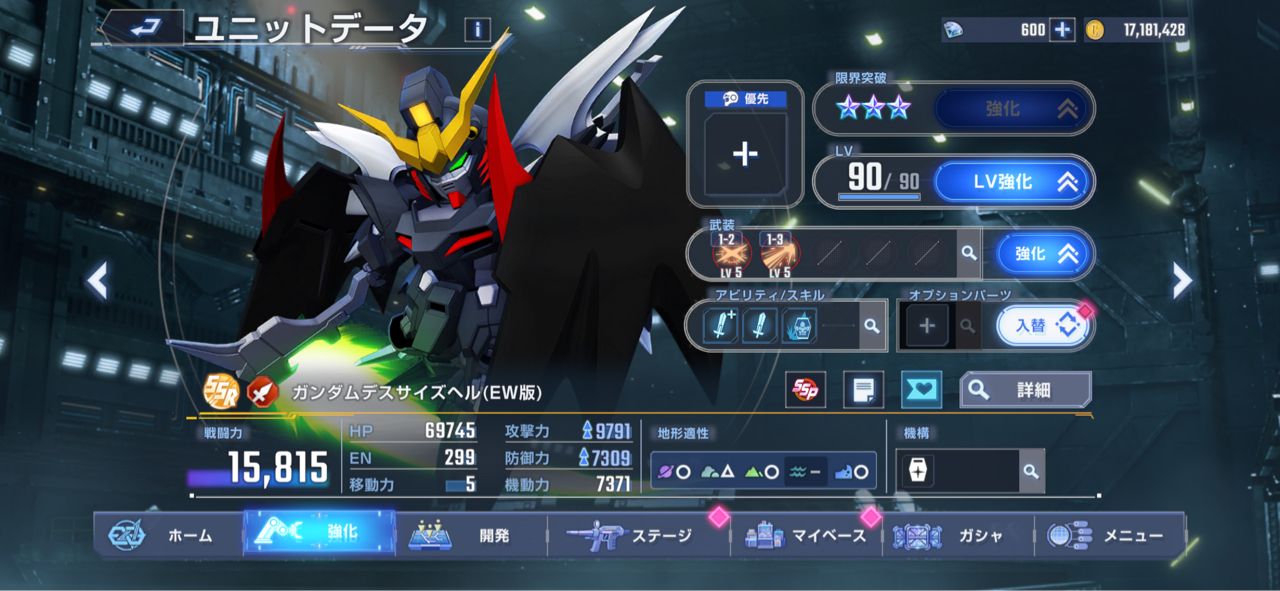Open the ステージ tab
The height and width of the screenshot is (591, 1280).
[x=638, y=535]
